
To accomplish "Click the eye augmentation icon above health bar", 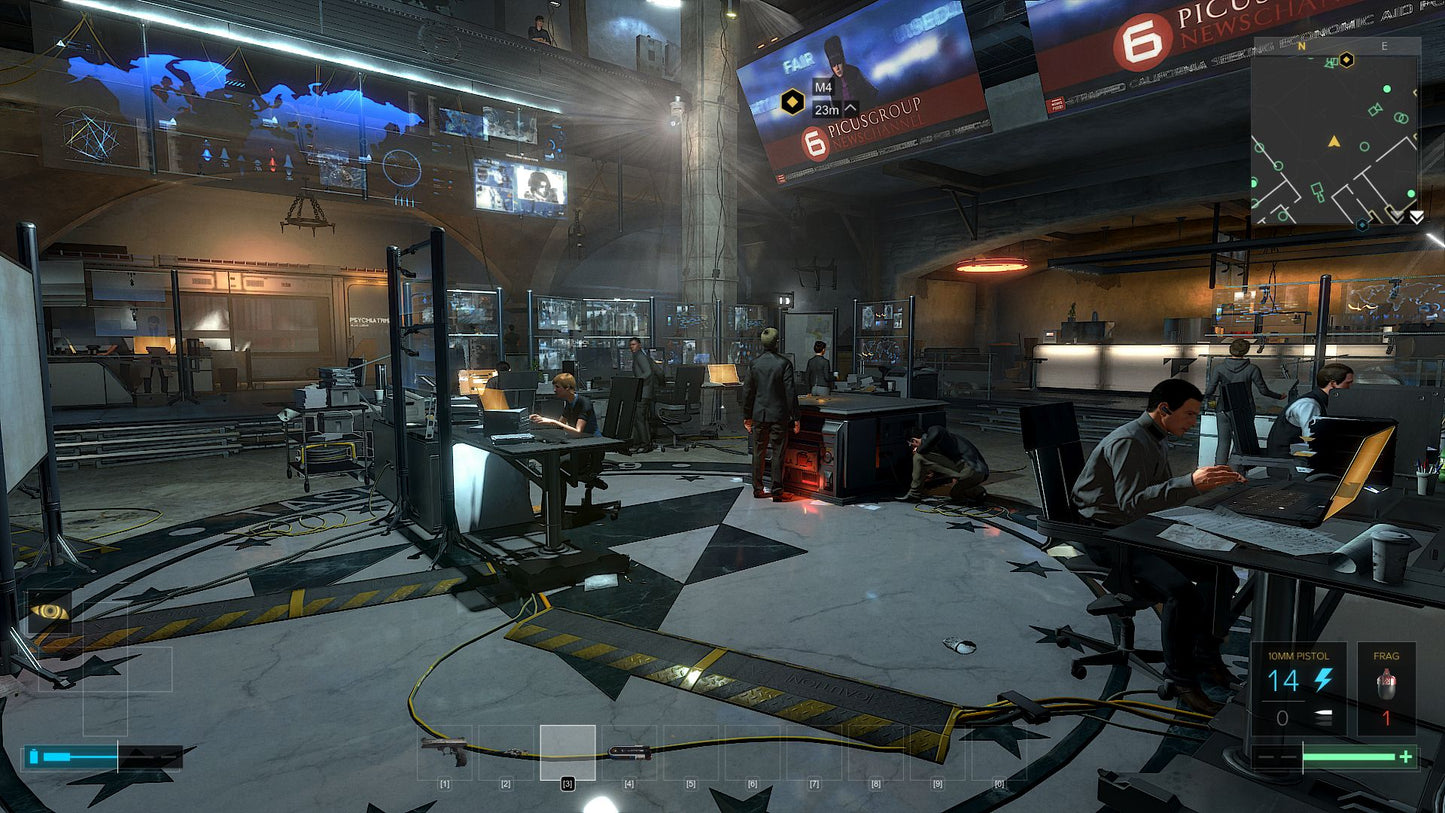I will pyautogui.click(x=49, y=611).
